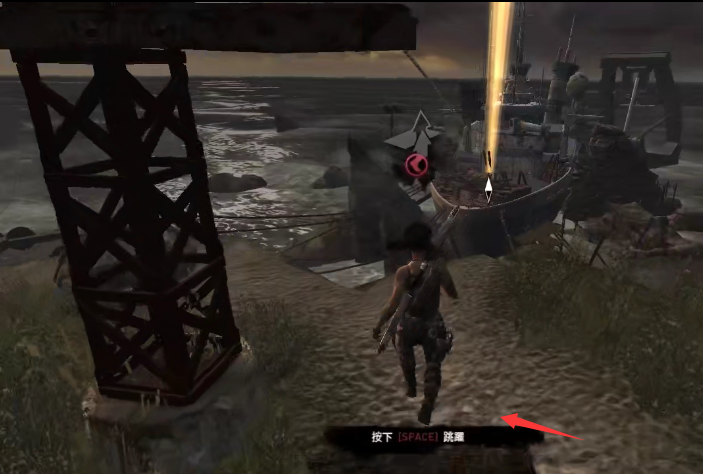Select the white diamond waypoint marker
This screenshot has height=474, width=703.
488,187
